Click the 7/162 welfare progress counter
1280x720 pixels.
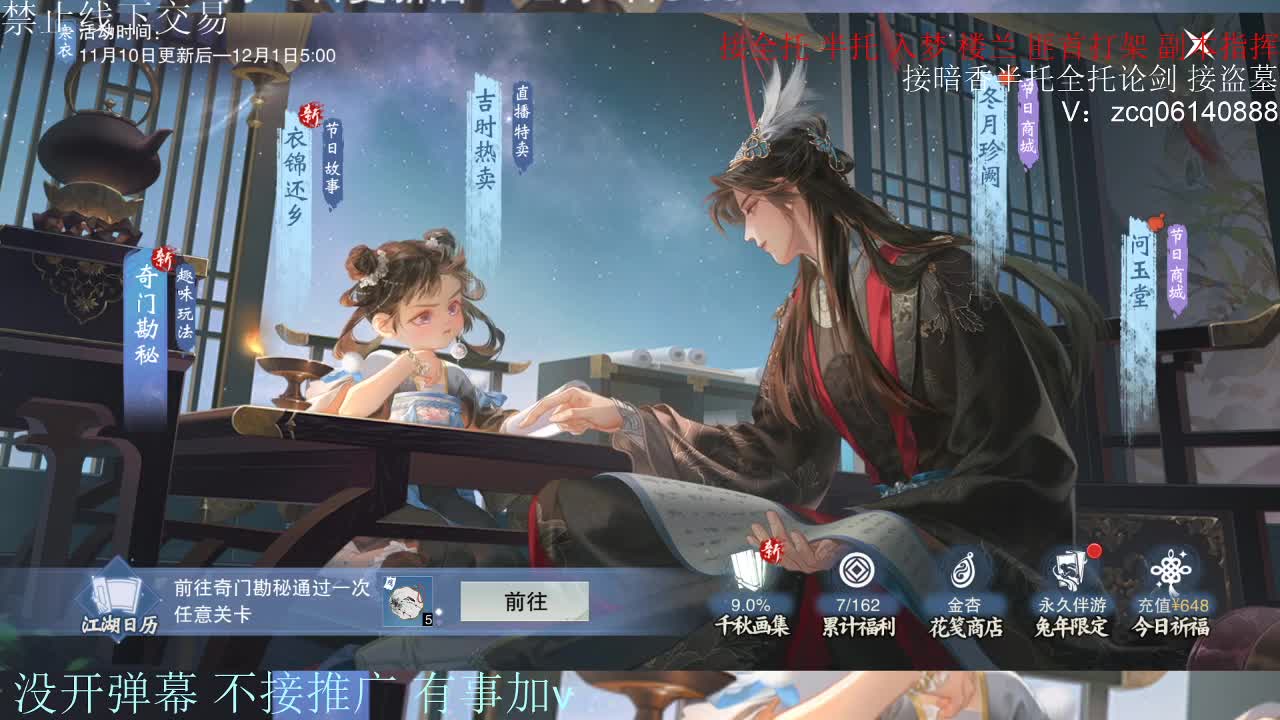point(860,605)
